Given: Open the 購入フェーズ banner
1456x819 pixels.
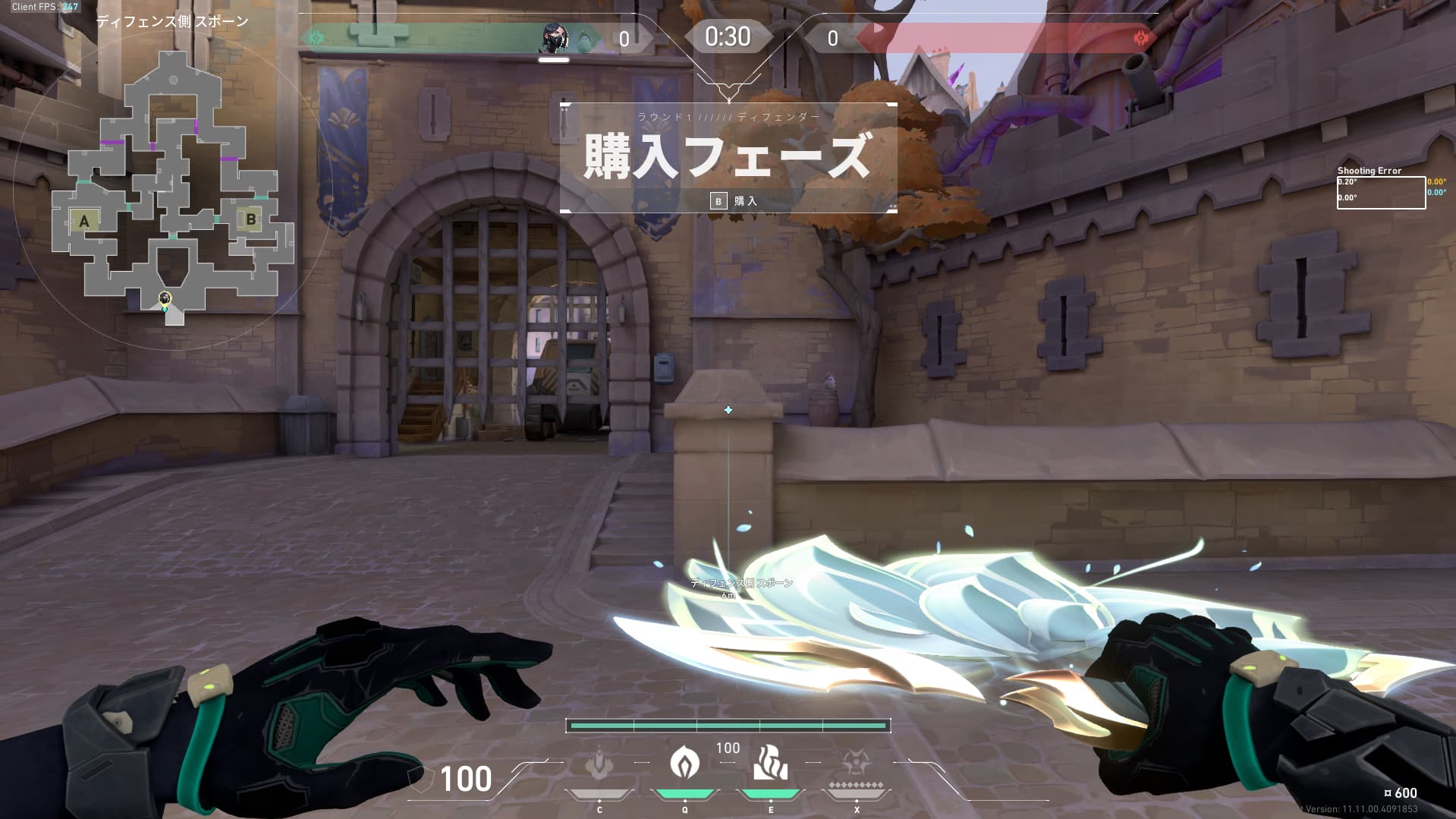Looking at the screenshot, I should click(728, 156).
